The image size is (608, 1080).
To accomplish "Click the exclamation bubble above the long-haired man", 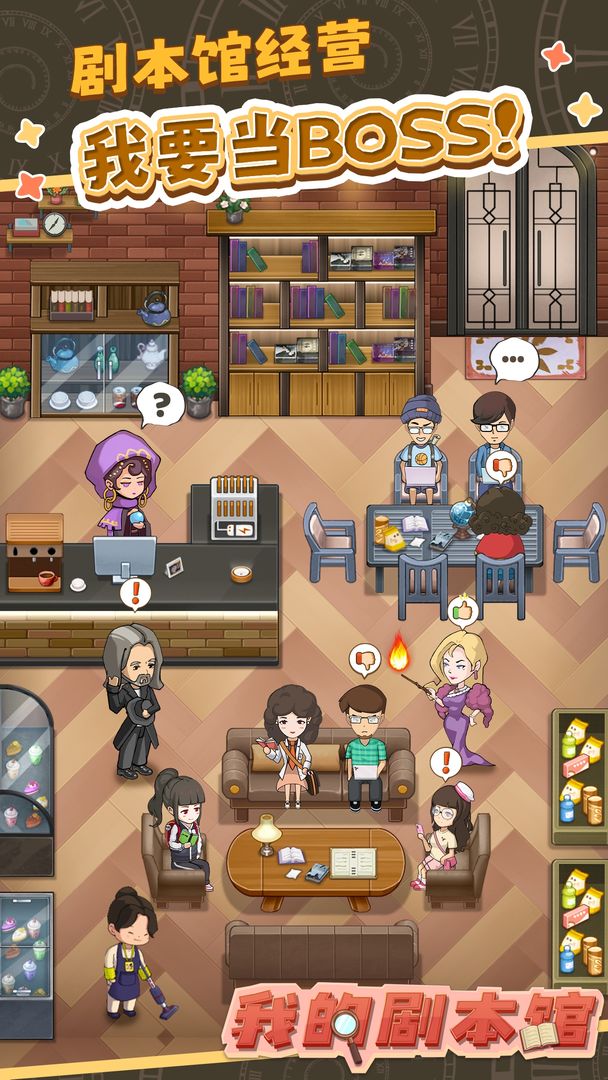I will point(135,593).
